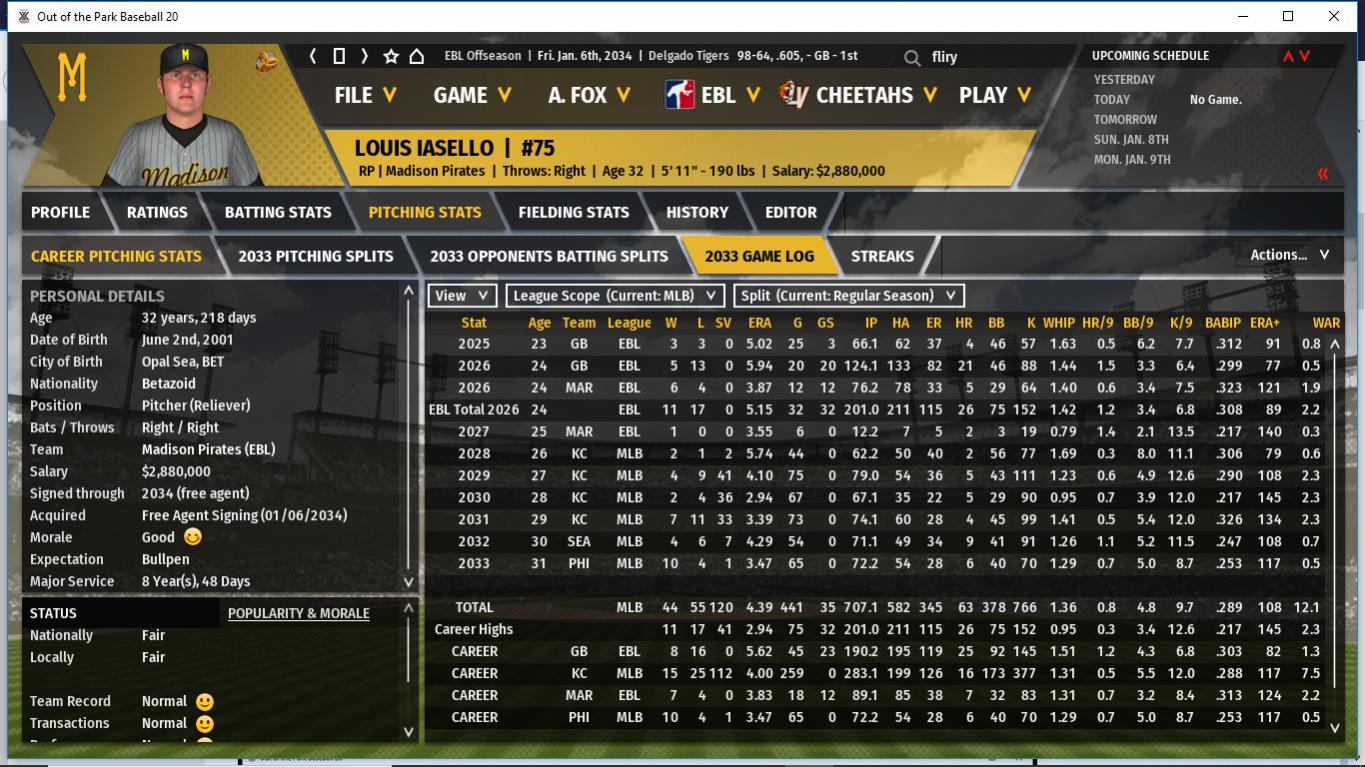Select 2033 OPPONENTS BATTING SPLITS subtab
Screen dimensions: 1365x767
tap(549, 256)
